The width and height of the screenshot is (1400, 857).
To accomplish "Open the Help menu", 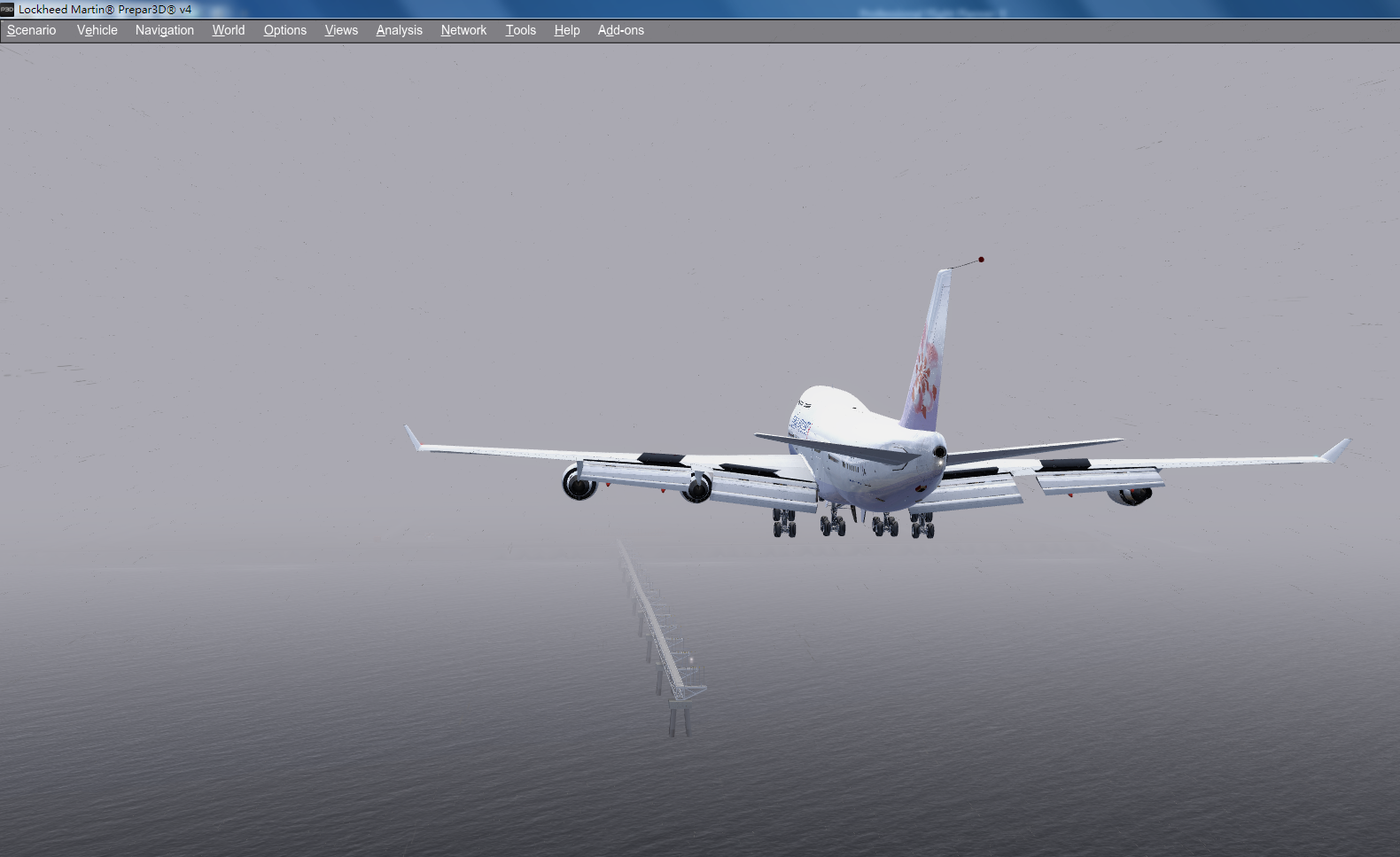I will 566,29.
